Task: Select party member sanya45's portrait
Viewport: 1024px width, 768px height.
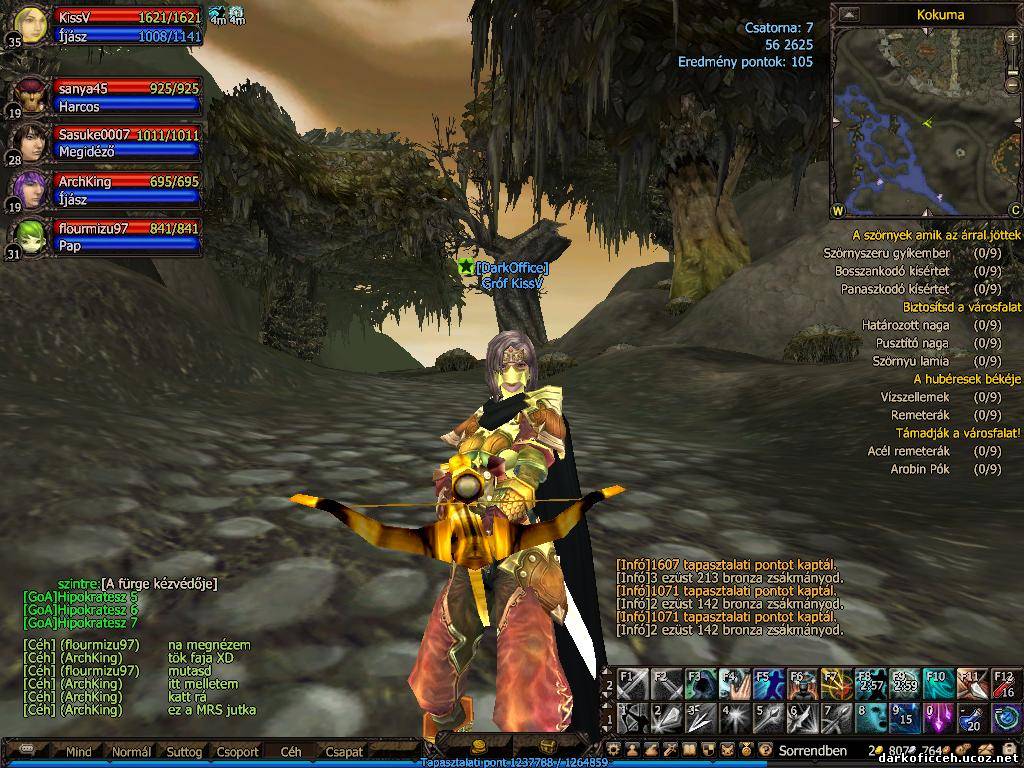Action: [x=32, y=97]
